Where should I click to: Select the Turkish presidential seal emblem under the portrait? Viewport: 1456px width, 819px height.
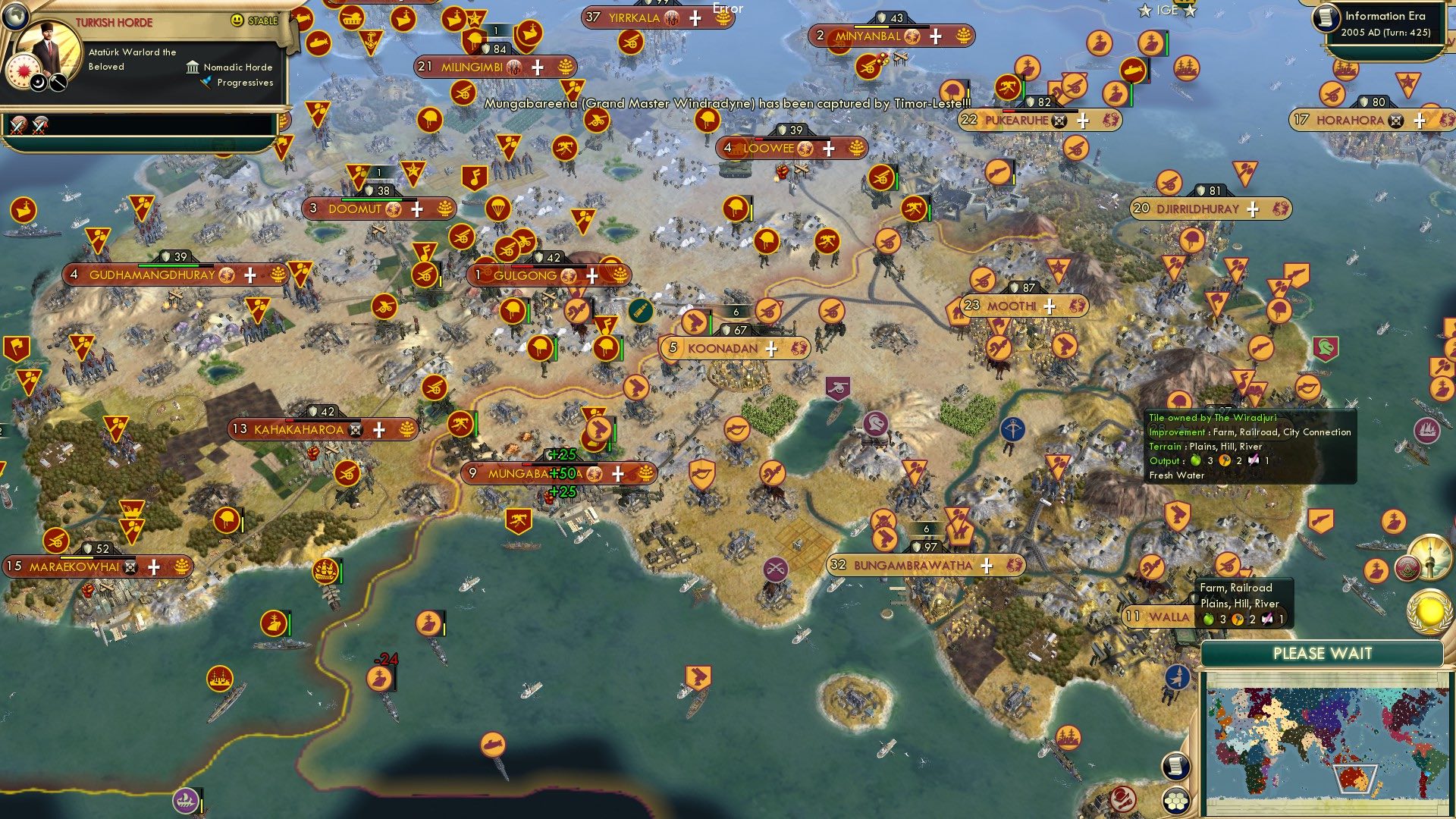(23, 70)
